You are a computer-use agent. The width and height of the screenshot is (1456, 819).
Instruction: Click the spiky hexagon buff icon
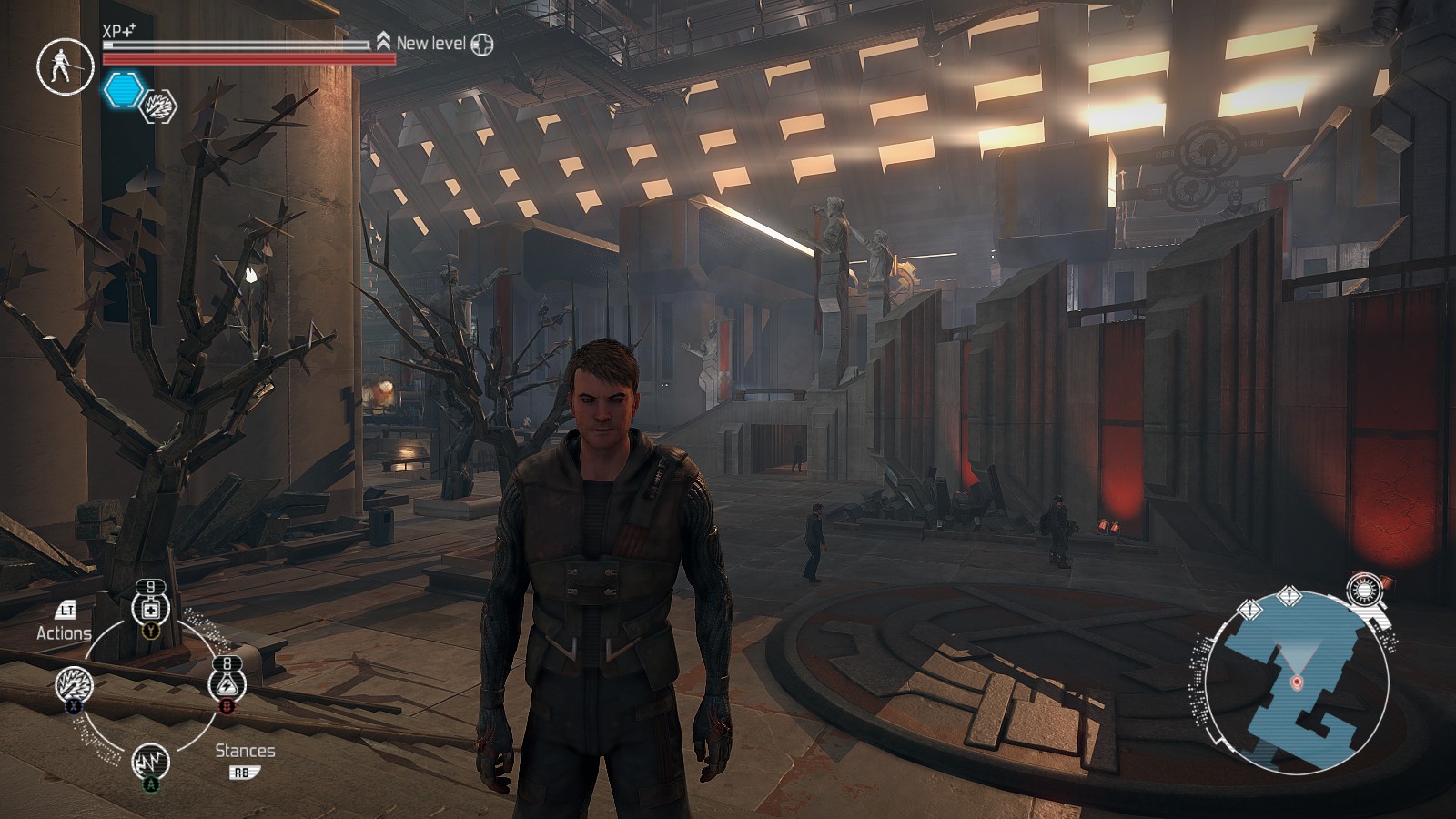point(157,106)
